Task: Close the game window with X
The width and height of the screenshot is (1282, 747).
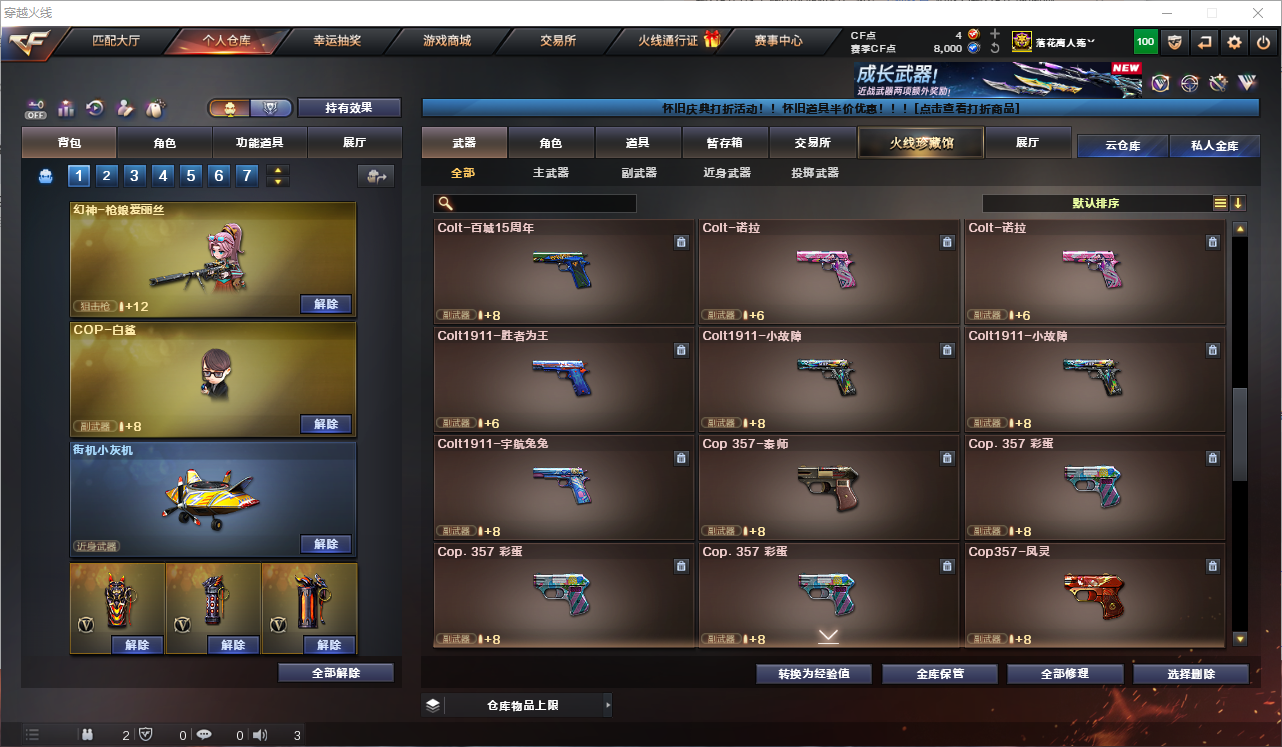Action: click(1258, 13)
